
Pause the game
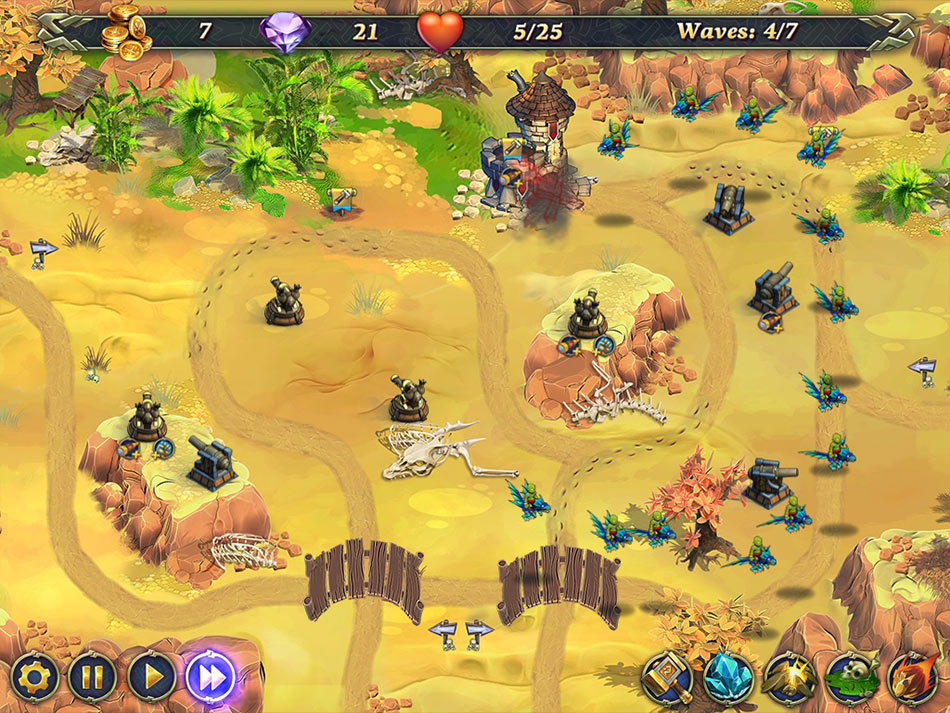click(92, 677)
